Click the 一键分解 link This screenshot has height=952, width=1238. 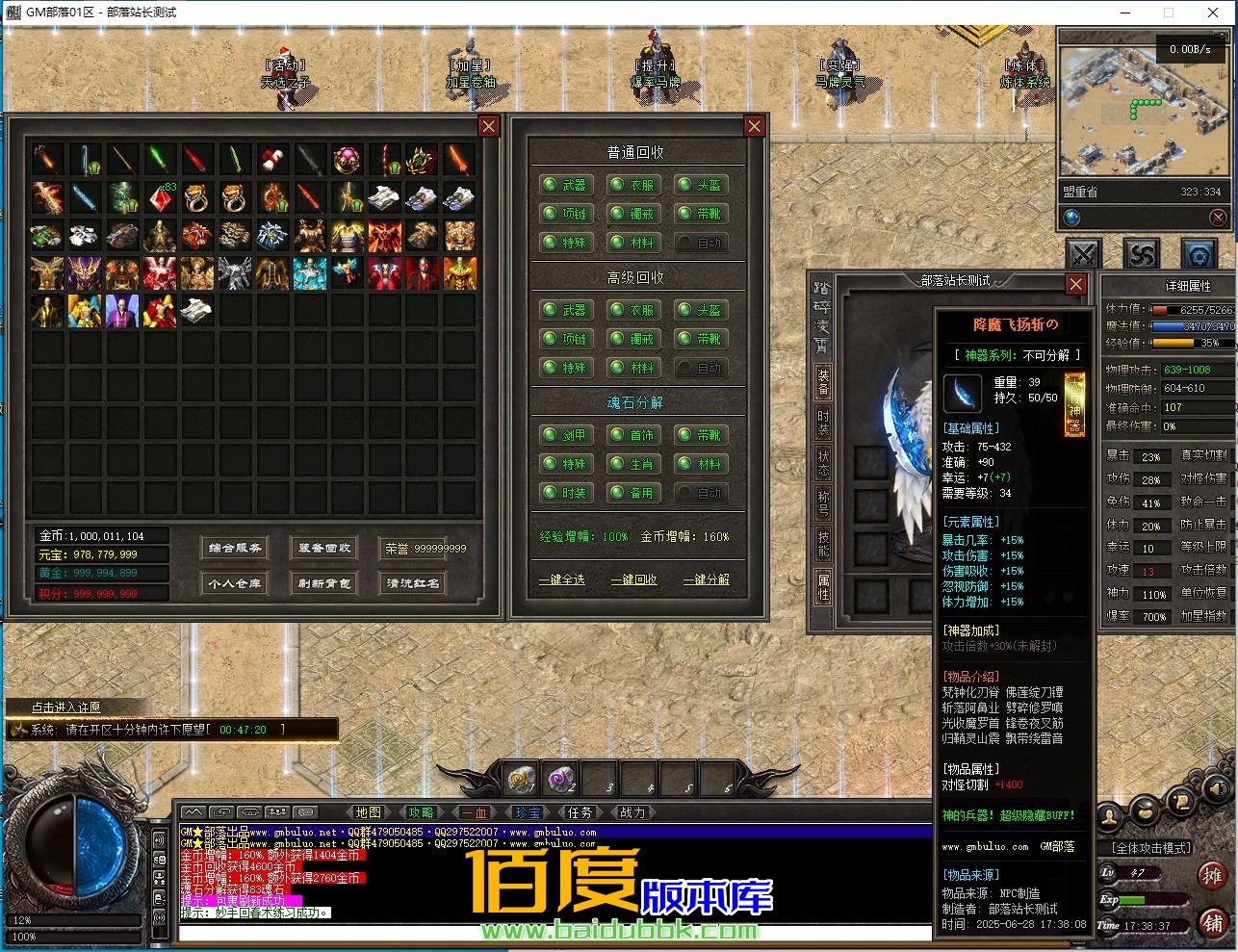(x=706, y=579)
